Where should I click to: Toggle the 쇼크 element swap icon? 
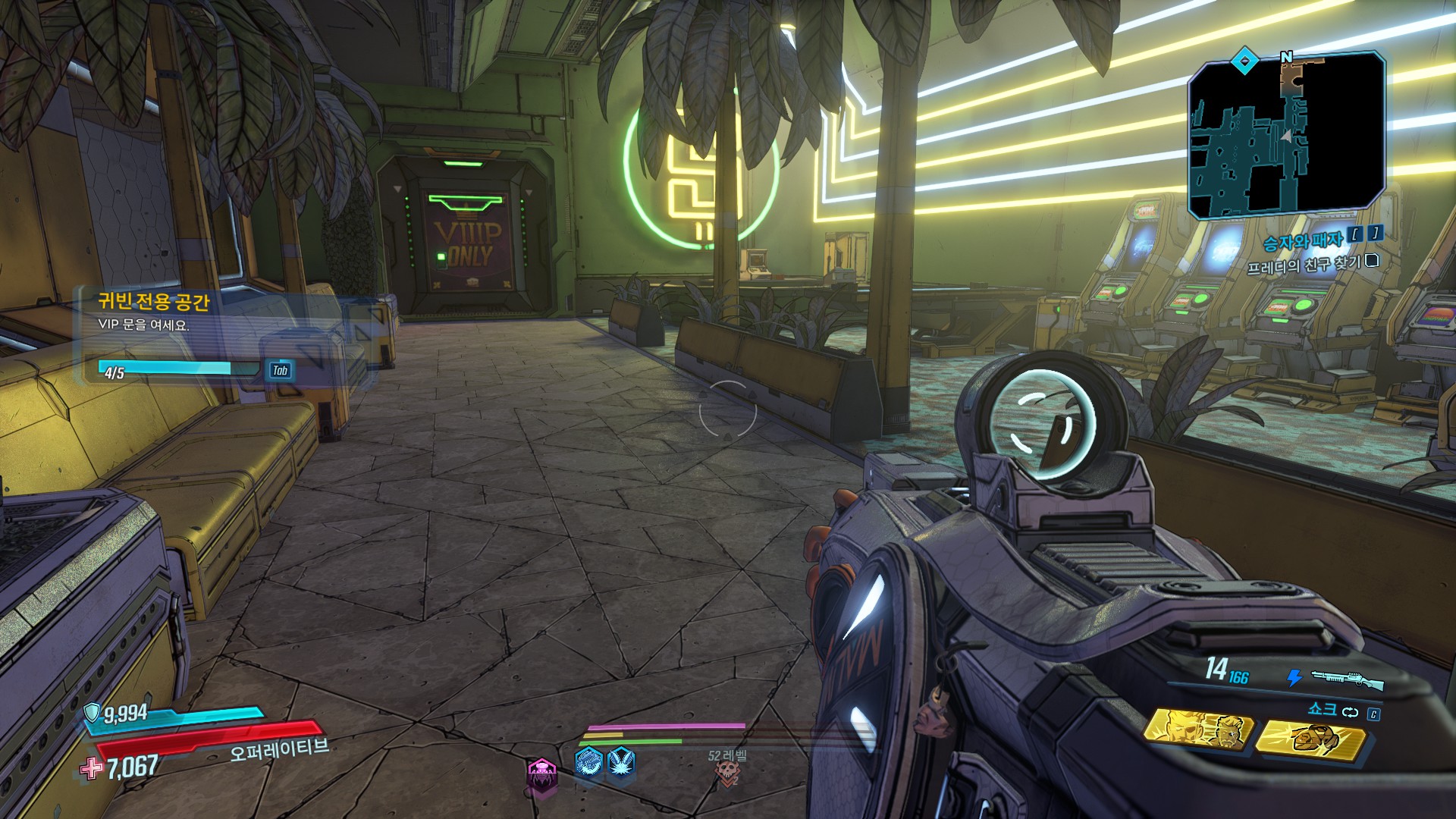pos(1350,712)
